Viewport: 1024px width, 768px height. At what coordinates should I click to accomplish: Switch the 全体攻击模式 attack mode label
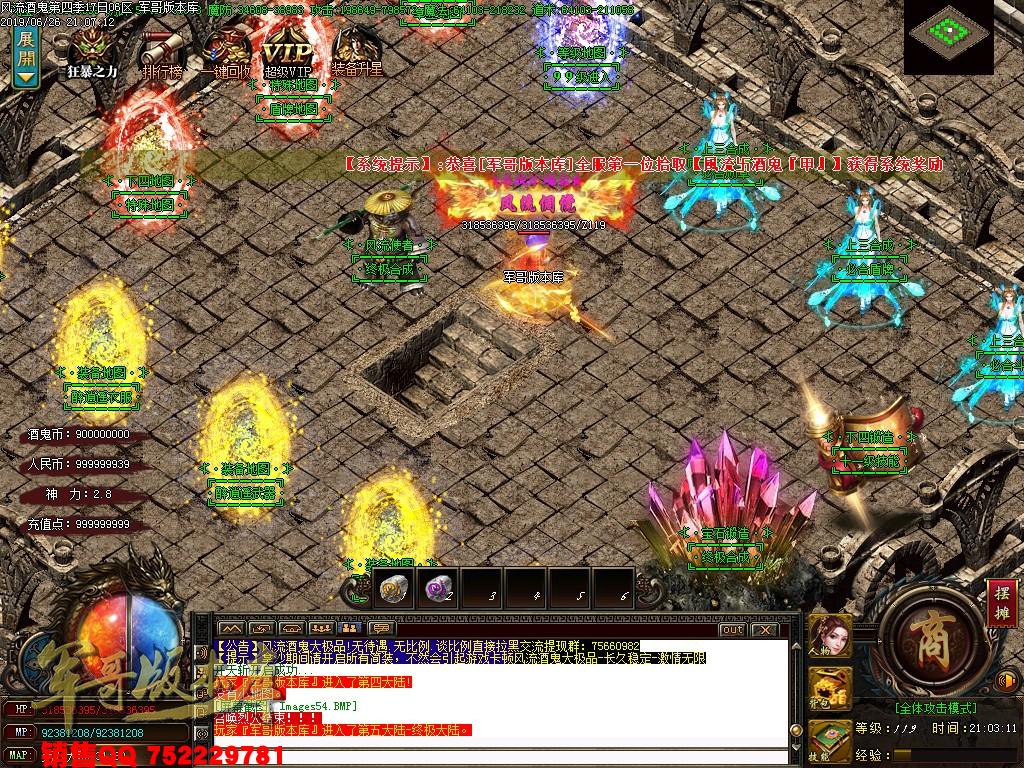pyautogui.click(x=920, y=706)
